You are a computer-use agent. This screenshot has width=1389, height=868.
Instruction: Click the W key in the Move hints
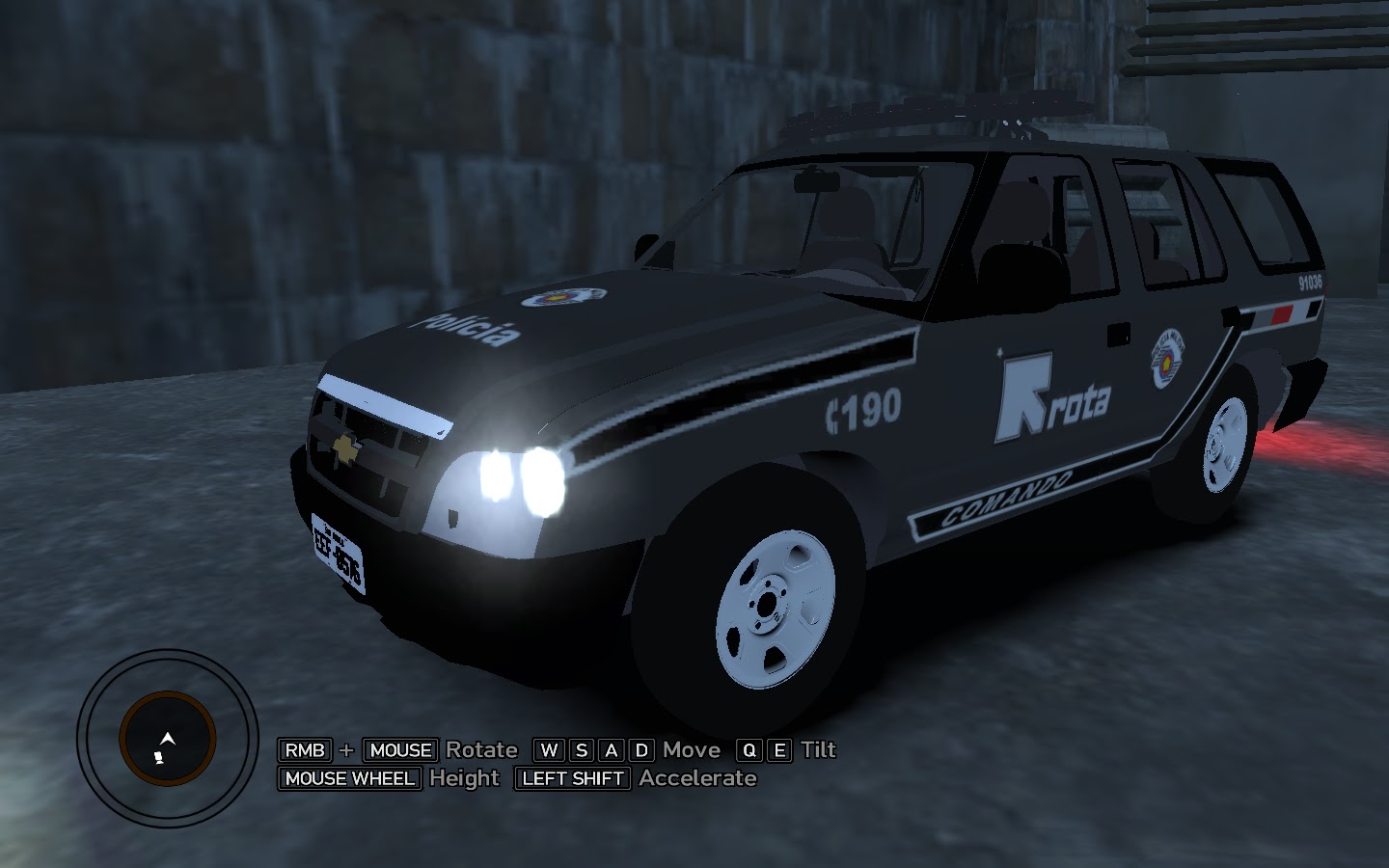(x=547, y=749)
